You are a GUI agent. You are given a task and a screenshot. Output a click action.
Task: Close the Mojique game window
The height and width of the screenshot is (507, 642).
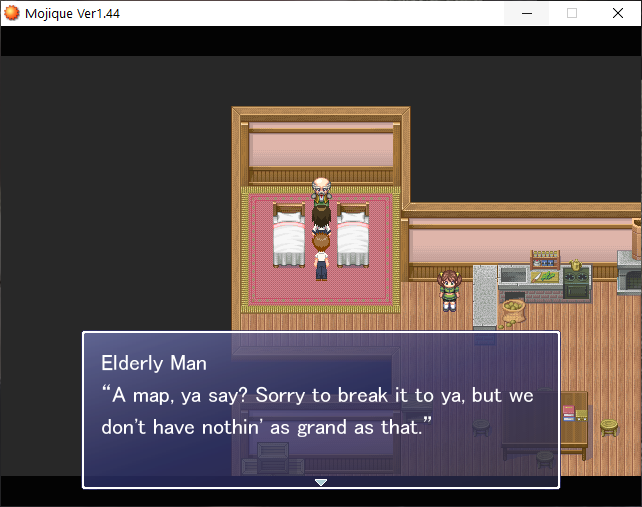click(617, 13)
